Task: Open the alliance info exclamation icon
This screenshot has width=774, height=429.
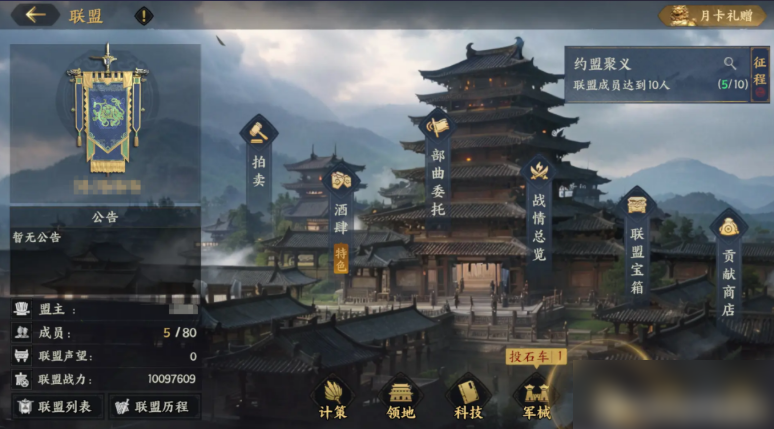Action: [x=145, y=16]
